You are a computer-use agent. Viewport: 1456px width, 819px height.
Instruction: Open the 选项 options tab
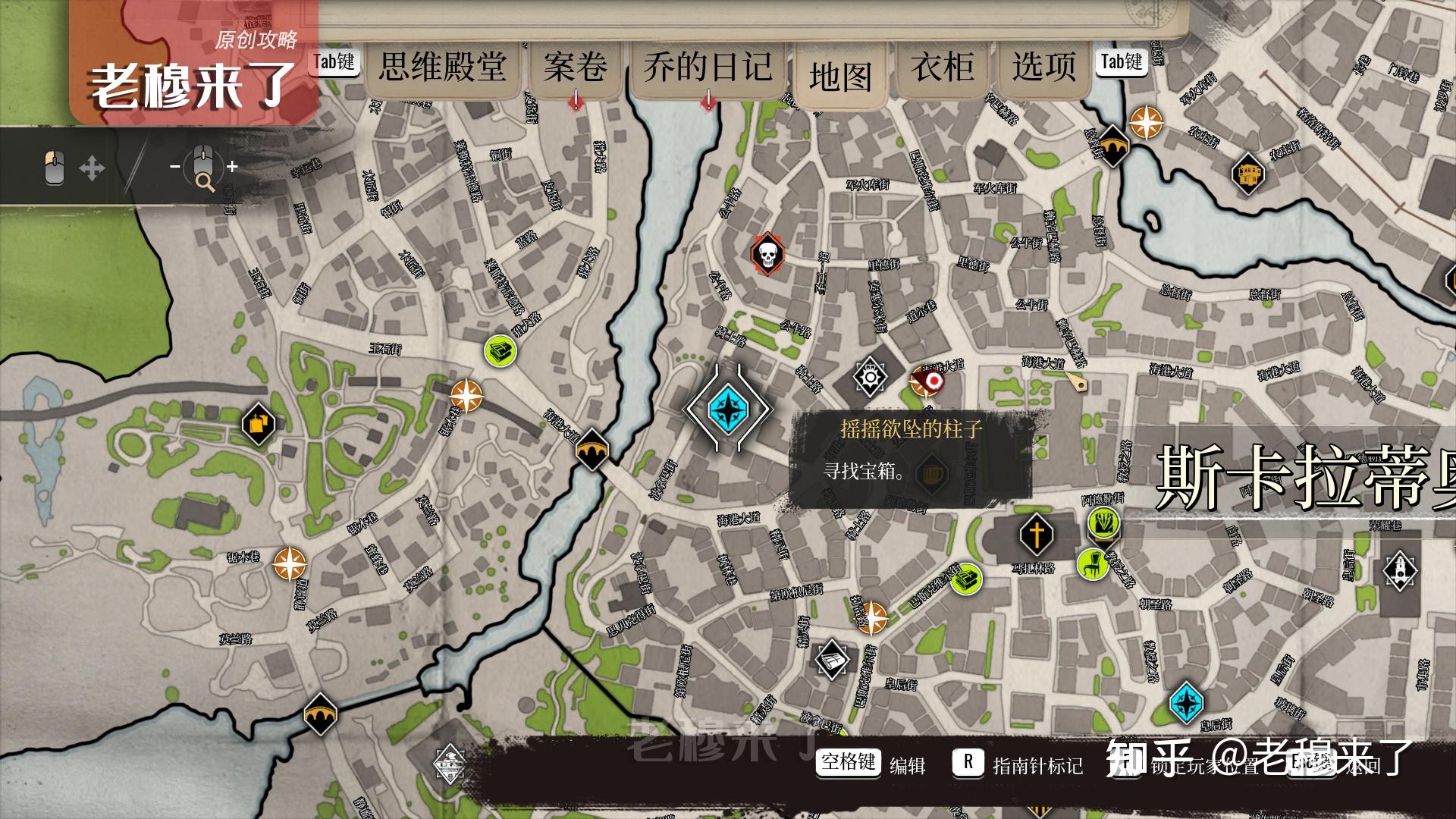point(1043,67)
